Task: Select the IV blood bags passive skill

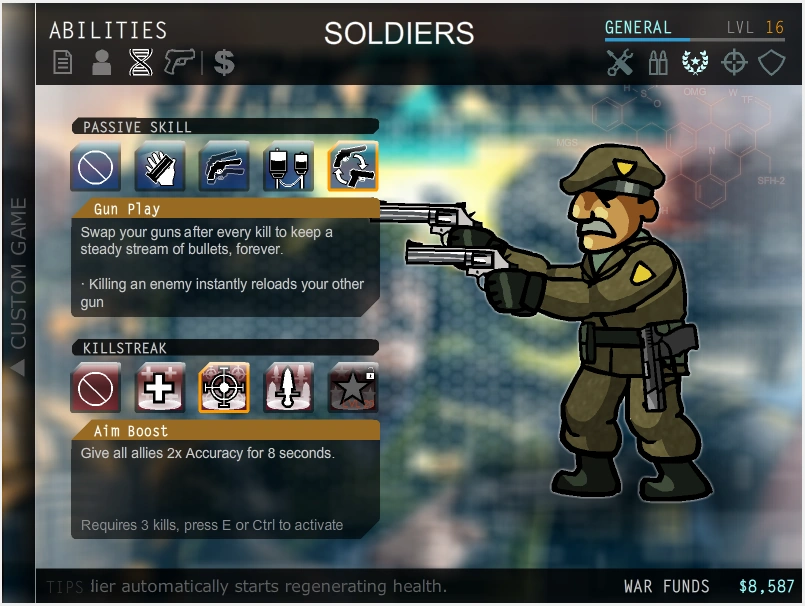Action: pyautogui.click(x=288, y=166)
